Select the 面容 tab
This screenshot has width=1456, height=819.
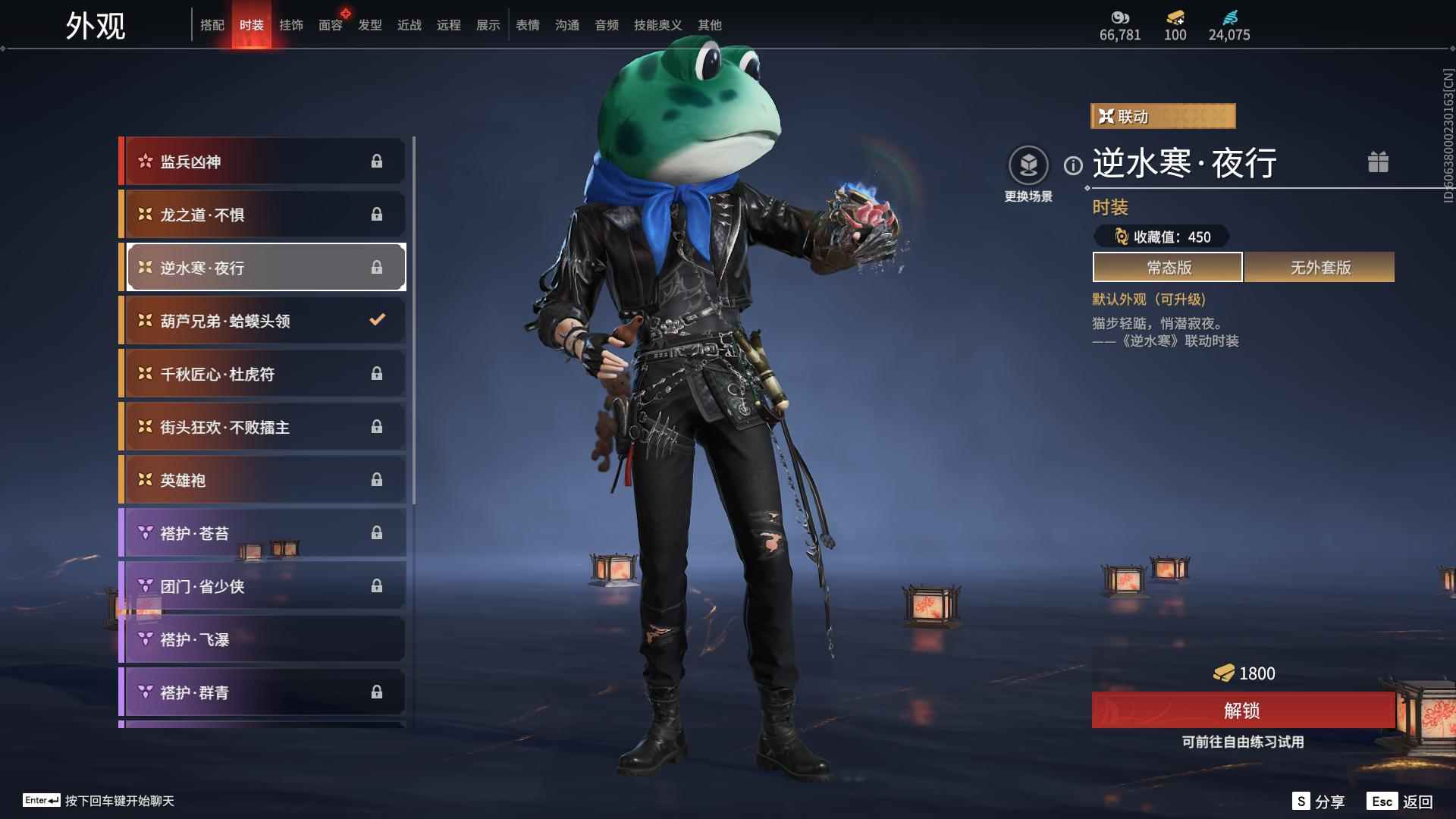[330, 25]
